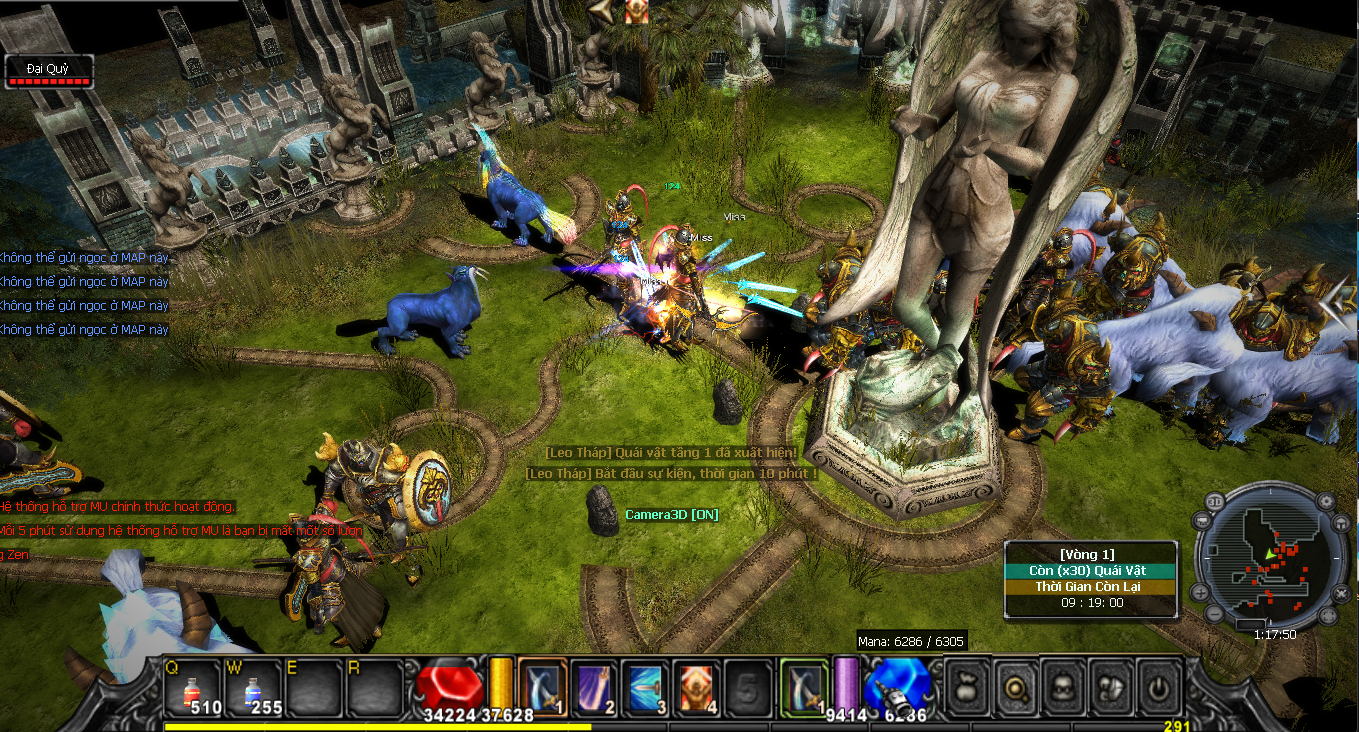This screenshot has width=1359, height=732.
Task: Click the green-framed active sword skill icon
Action: point(803,686)
